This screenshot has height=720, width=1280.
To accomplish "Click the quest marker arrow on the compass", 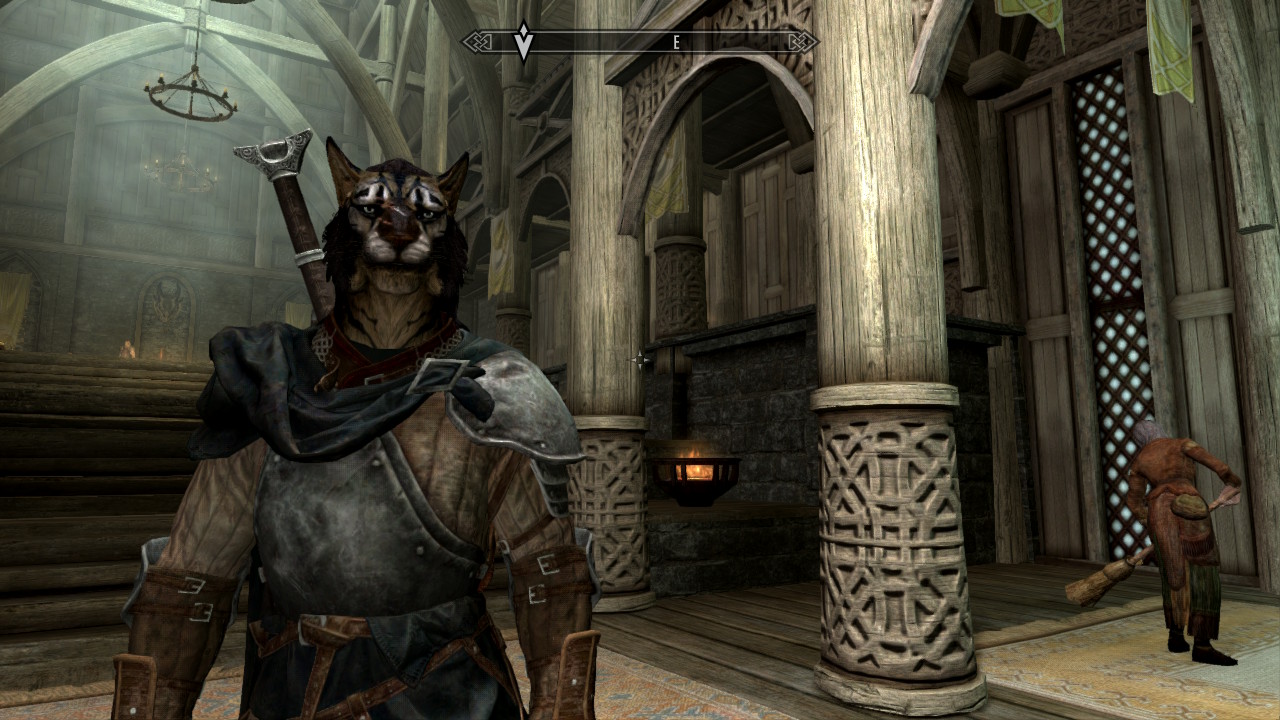I will [523, 43].
